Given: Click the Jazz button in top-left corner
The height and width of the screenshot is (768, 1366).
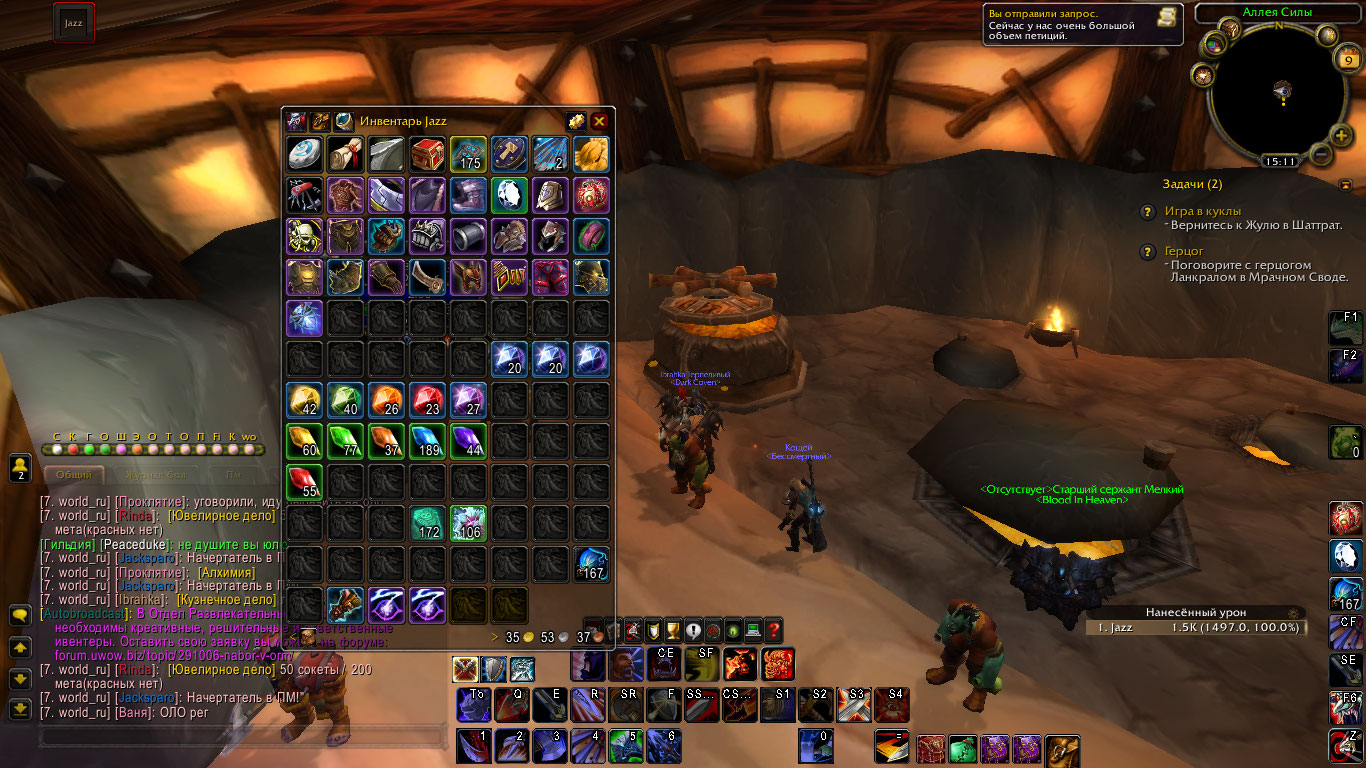Looking at the screenshot, I should [x=74, y=22].
